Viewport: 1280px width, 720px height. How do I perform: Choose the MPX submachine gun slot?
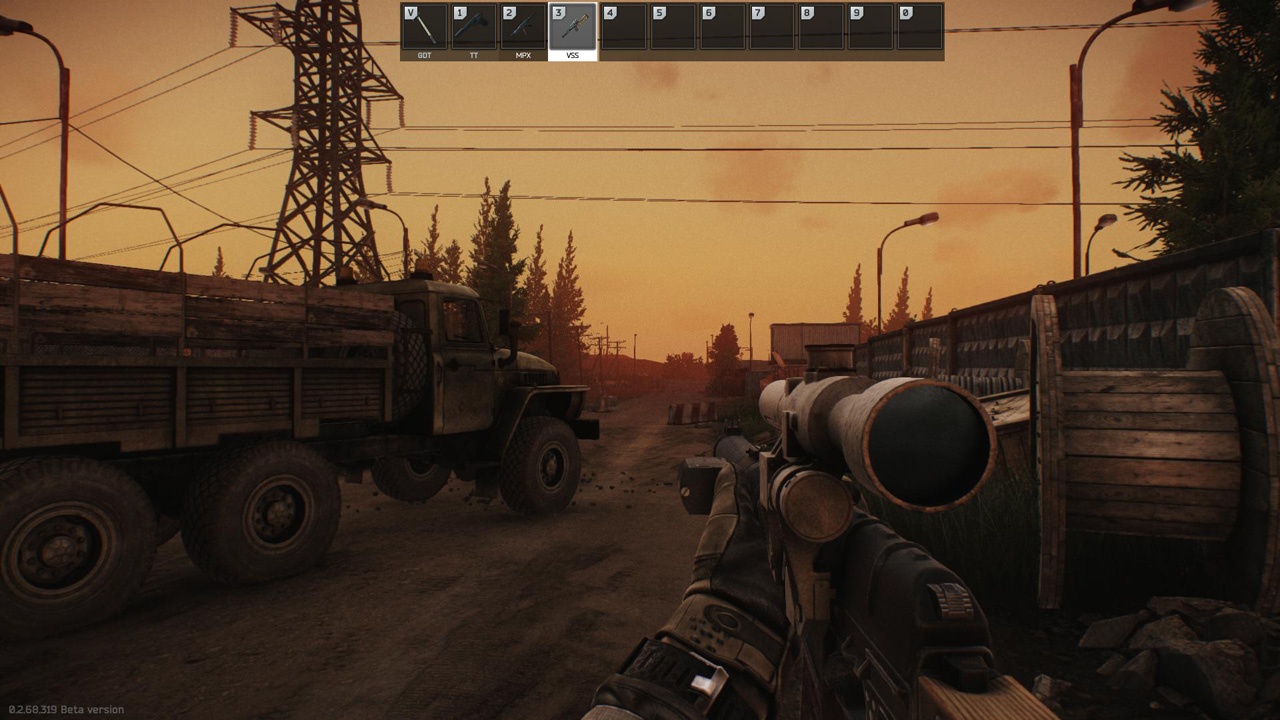(x=523, y=28)
